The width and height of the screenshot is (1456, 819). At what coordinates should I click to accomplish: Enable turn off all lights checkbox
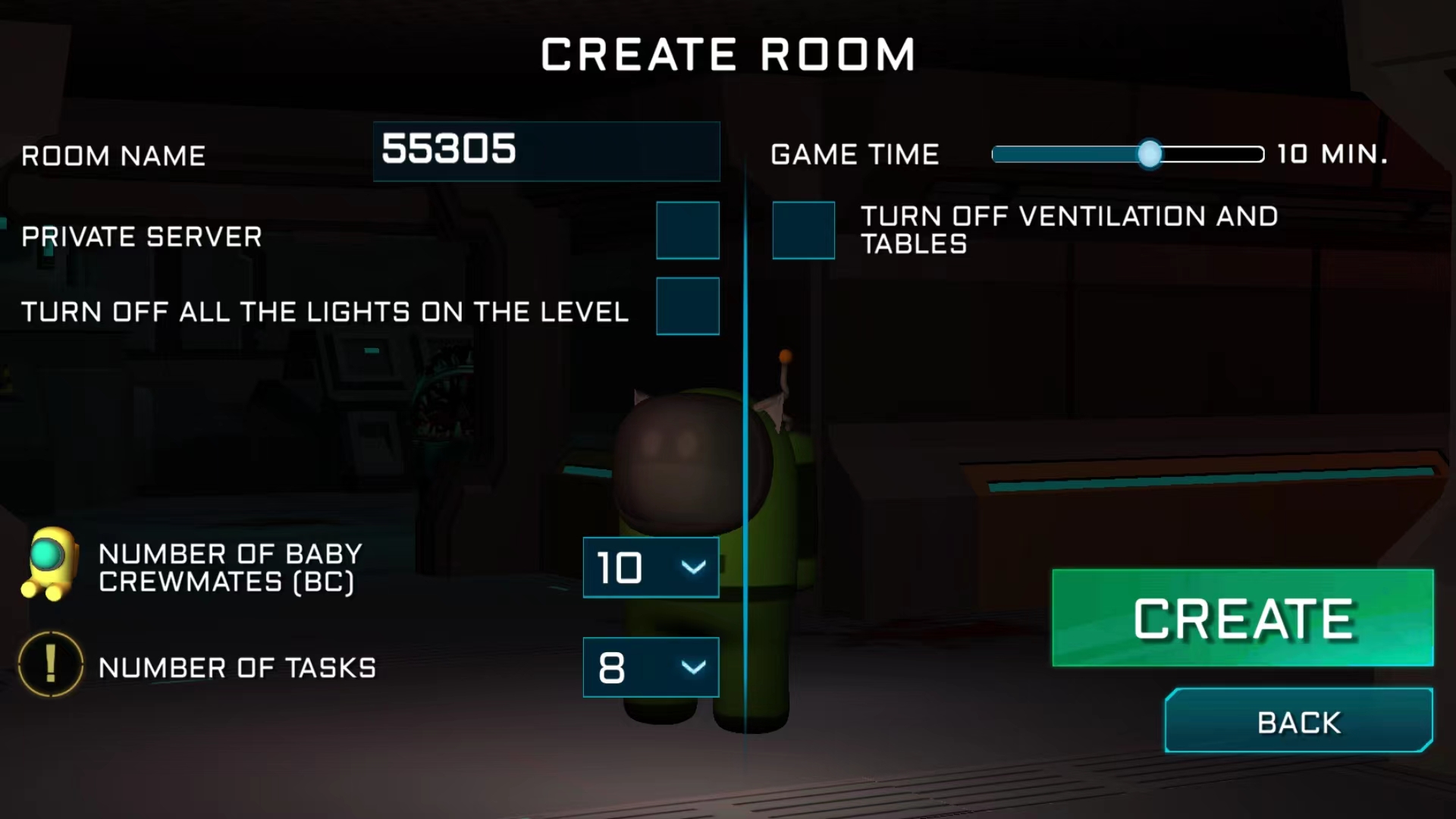[x=687, y=306]
